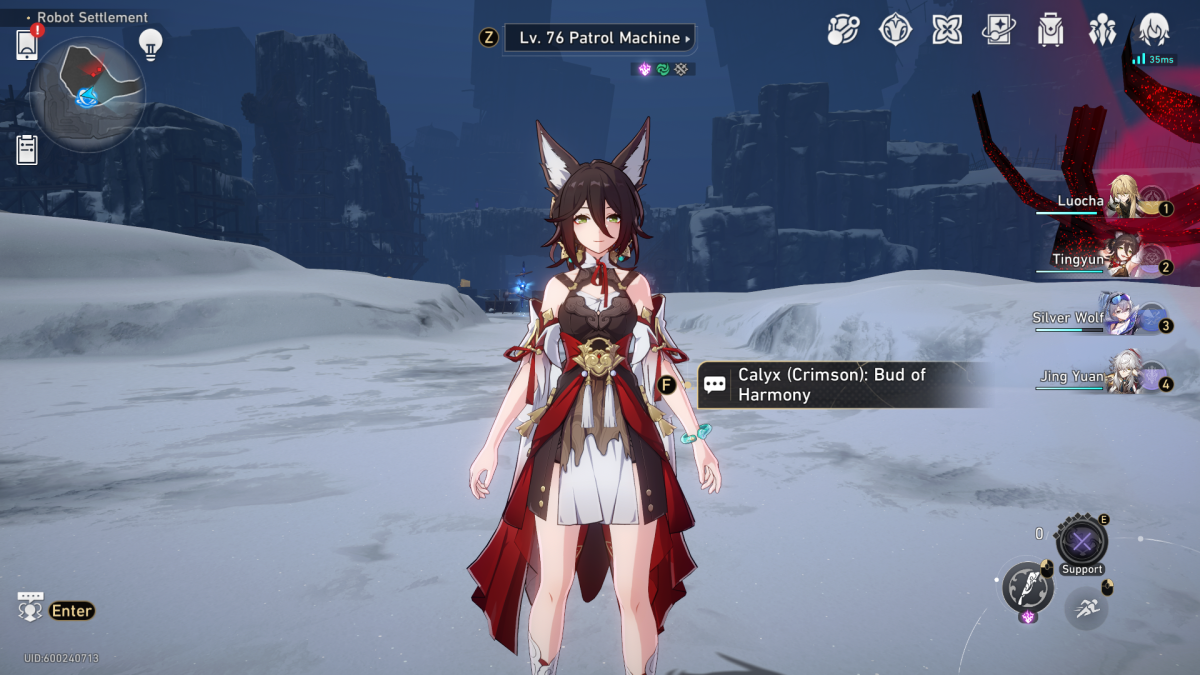
Task: Open the three-figure team setup icon
Action: click(1102, 30)
